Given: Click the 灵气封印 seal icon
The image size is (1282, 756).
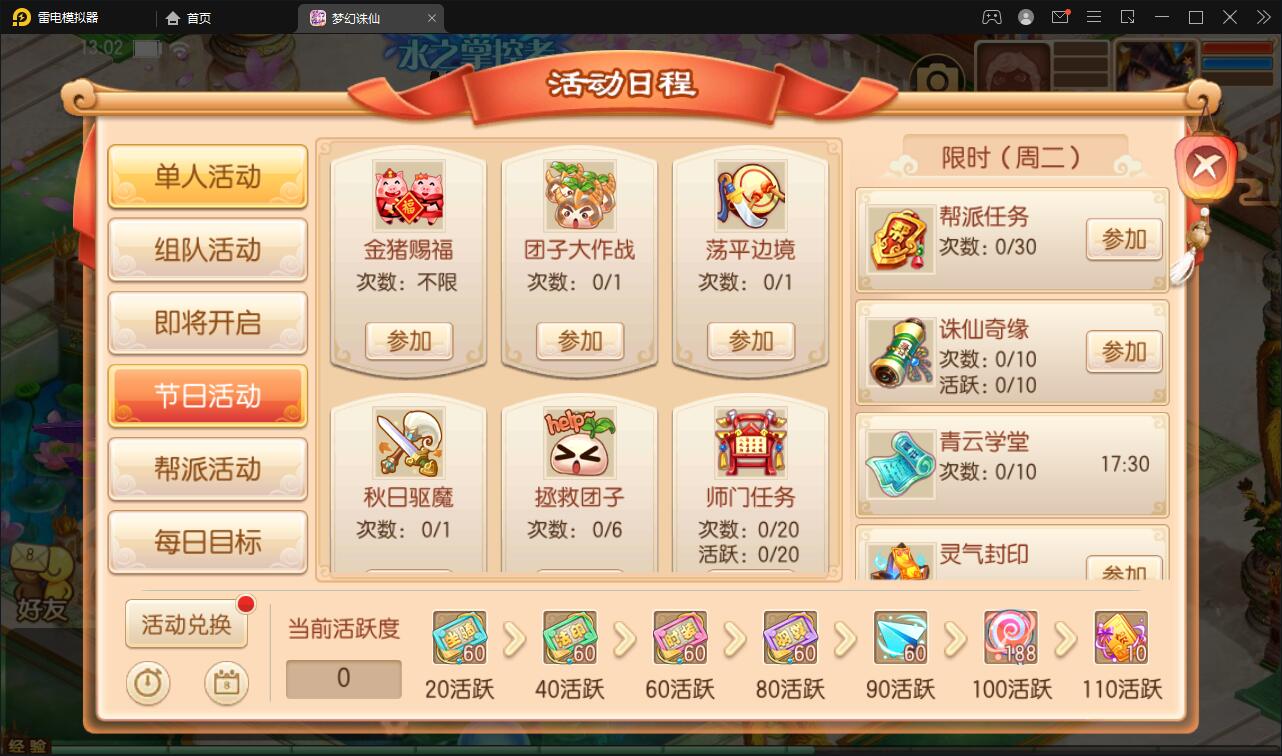Looking at the screenshot, I should tap(899, 558).
